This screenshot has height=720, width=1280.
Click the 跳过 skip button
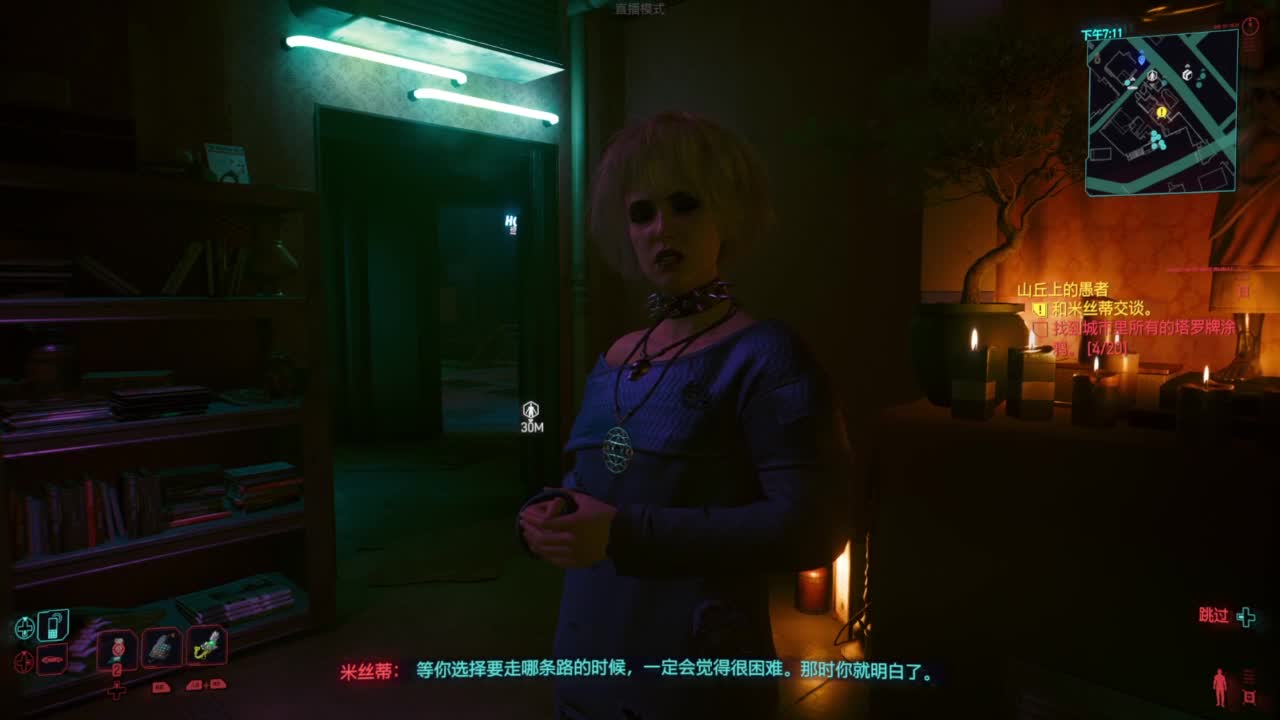[x=1212, y=615]
